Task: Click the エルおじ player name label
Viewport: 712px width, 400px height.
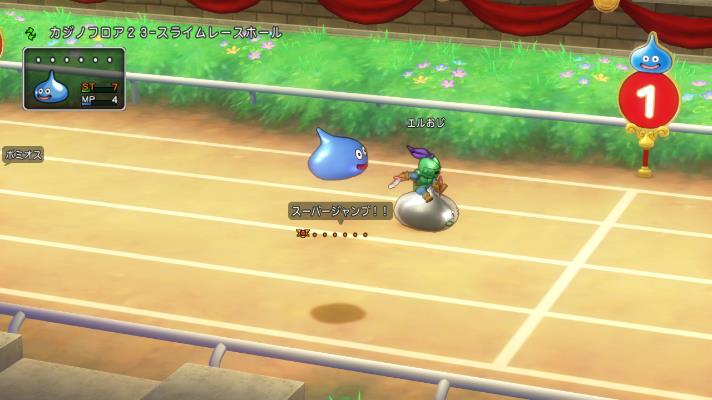Action: click(424, 123)
